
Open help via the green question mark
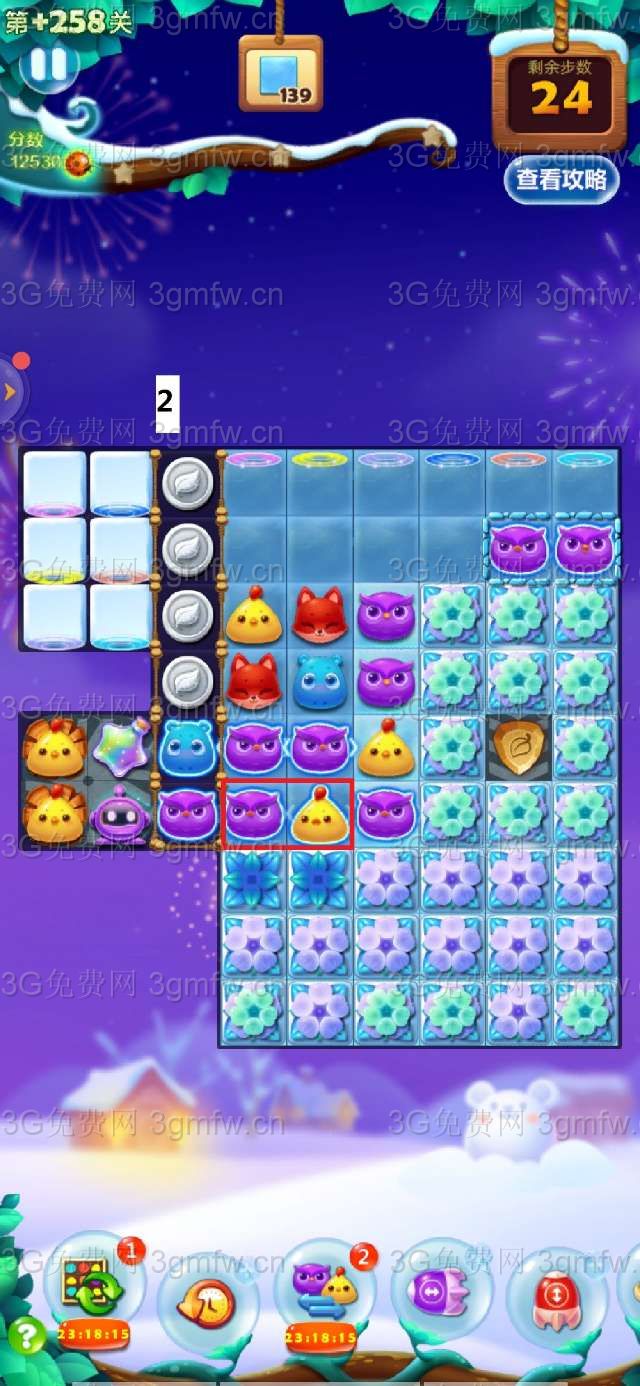(27, 1336)
